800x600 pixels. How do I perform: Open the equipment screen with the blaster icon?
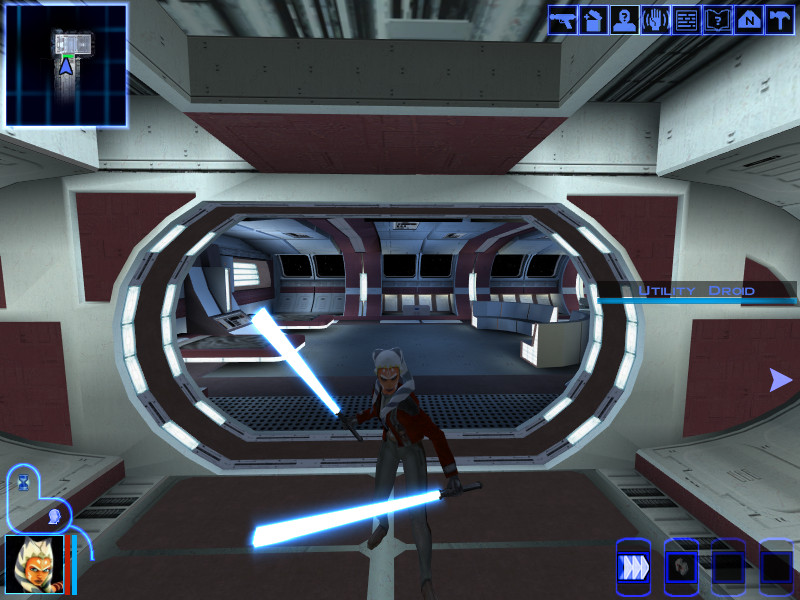563,20
